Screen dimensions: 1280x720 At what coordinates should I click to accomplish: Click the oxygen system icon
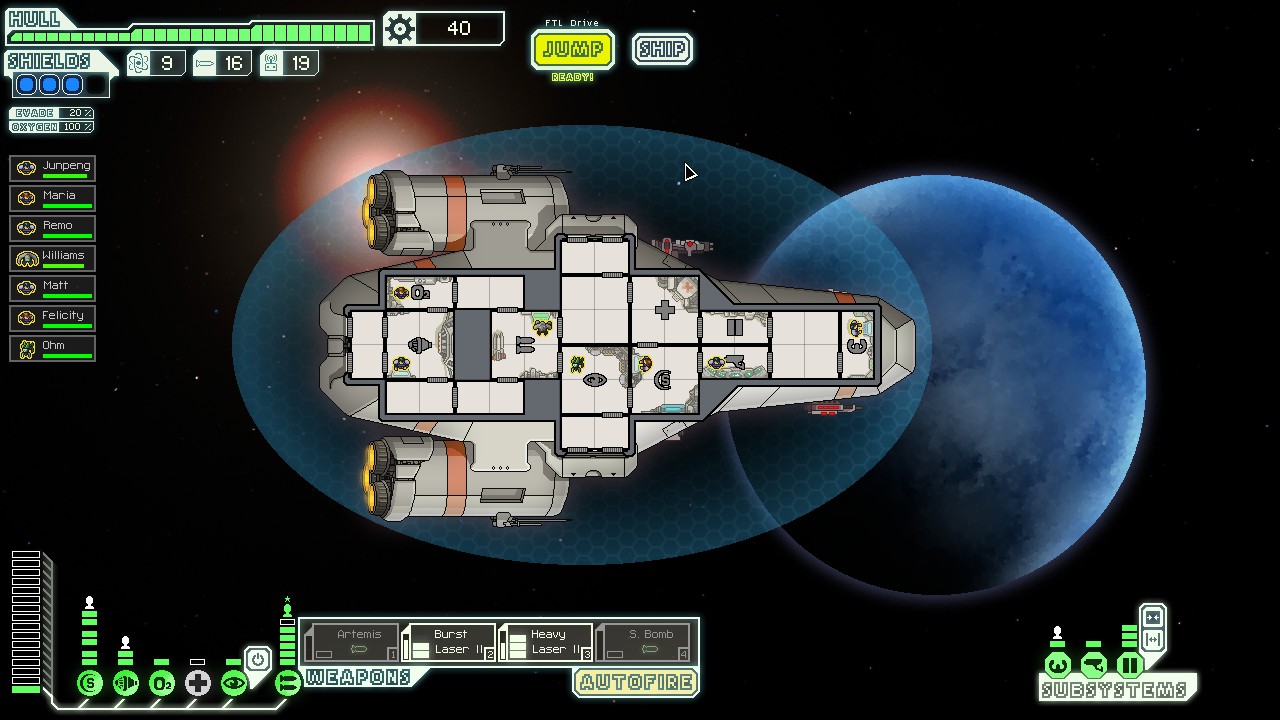point(162,684)
